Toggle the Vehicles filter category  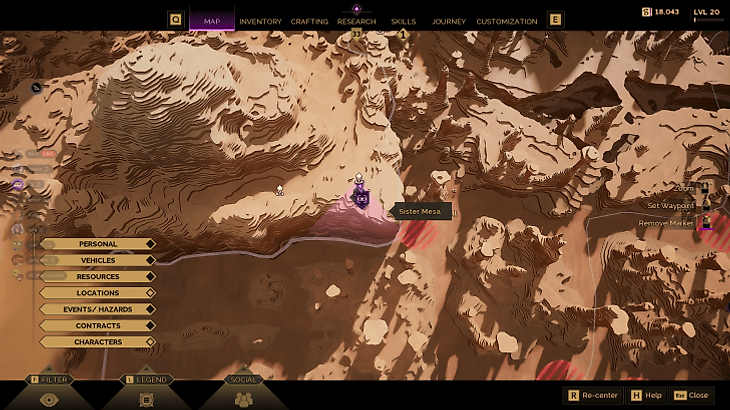pos(98,260)
